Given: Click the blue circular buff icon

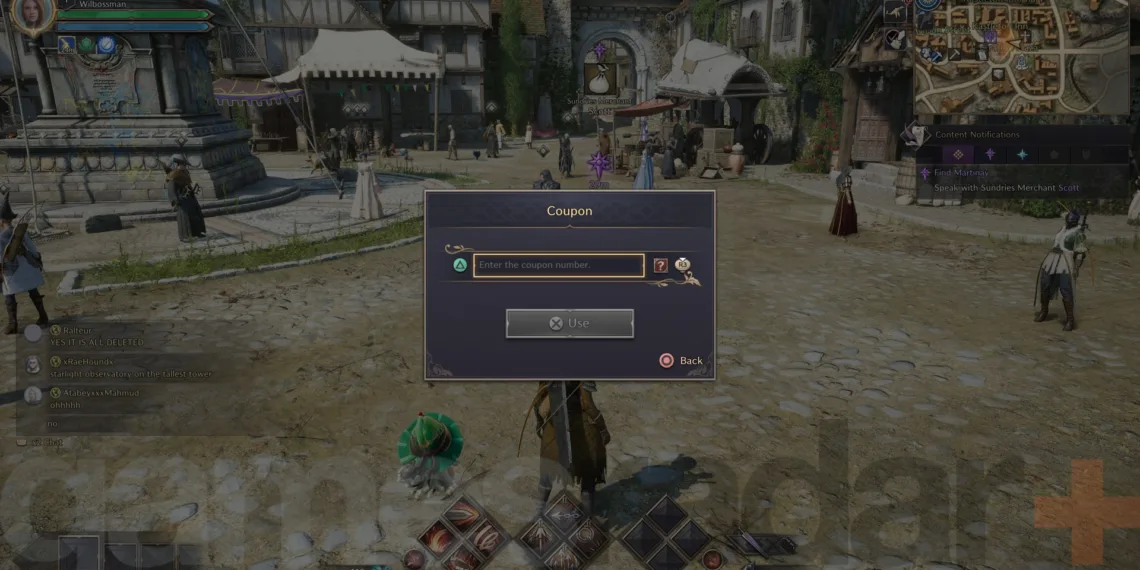Looking at the screenshot, I should pyautogui.click(x=105, y=44).
